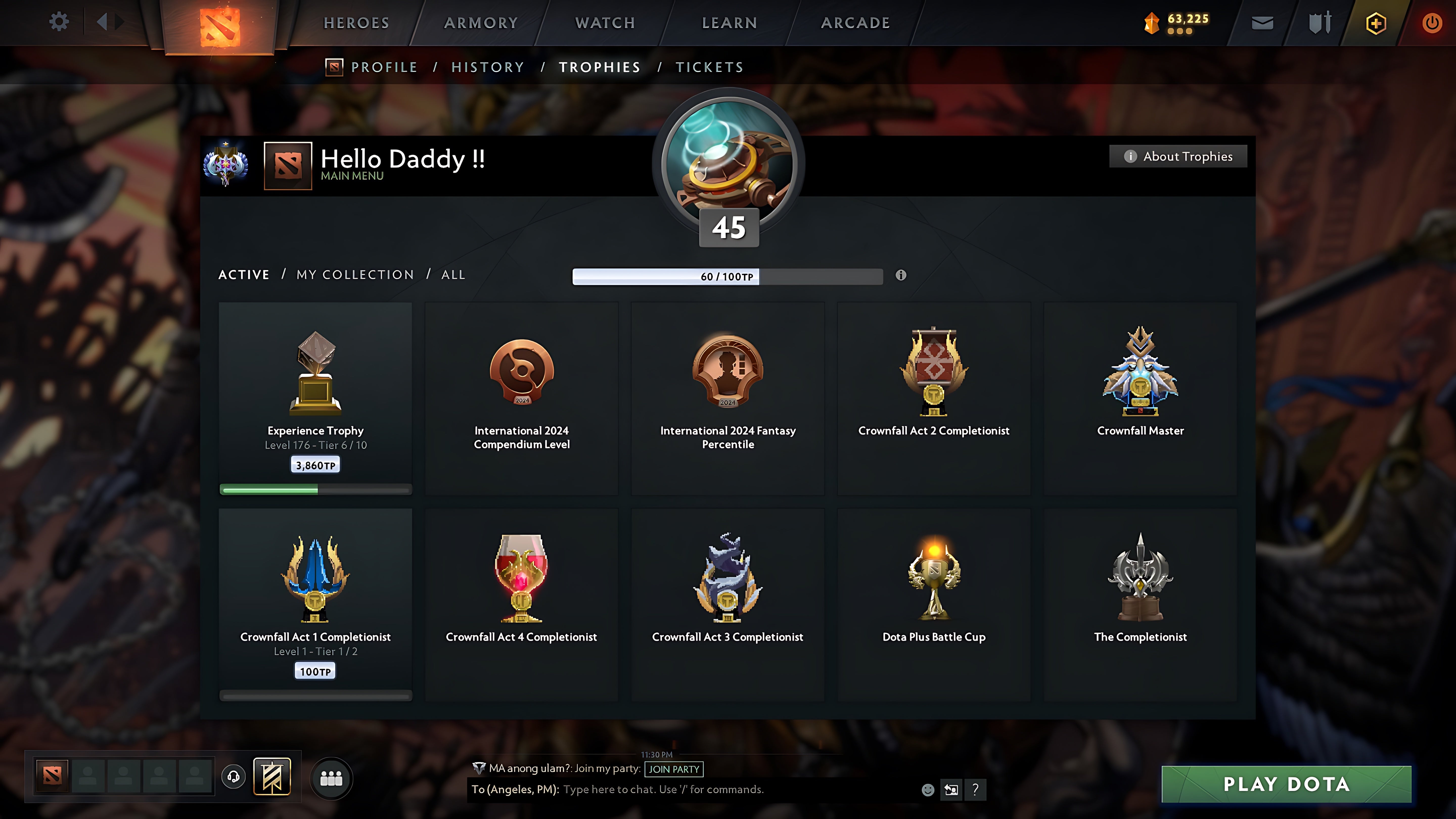Image resolution: width=1456 pixels, height=819 pixels.
Task: Open the ARCADE menu
Action: [855, 22]
